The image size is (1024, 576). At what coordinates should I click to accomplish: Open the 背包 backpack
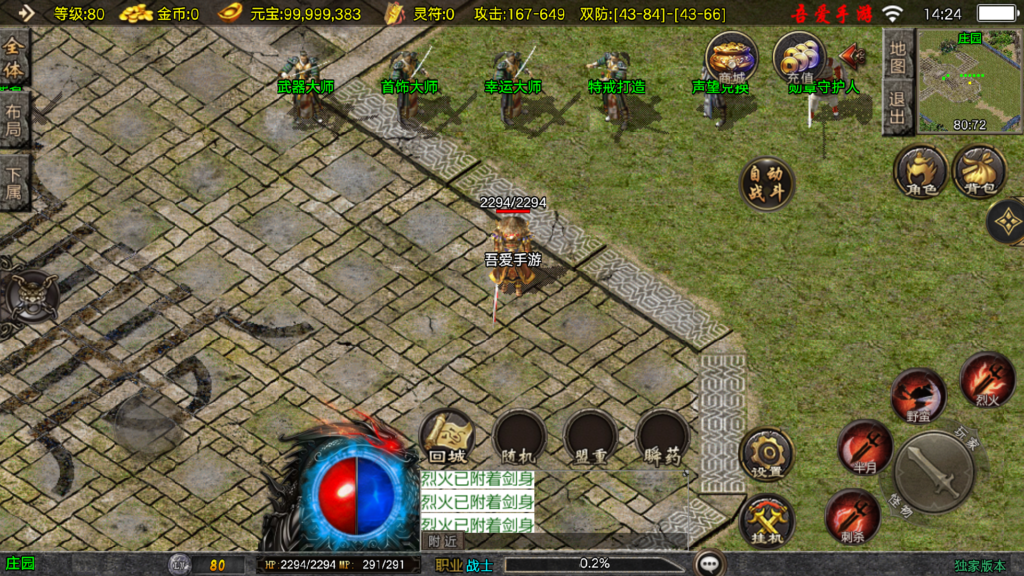979,171
